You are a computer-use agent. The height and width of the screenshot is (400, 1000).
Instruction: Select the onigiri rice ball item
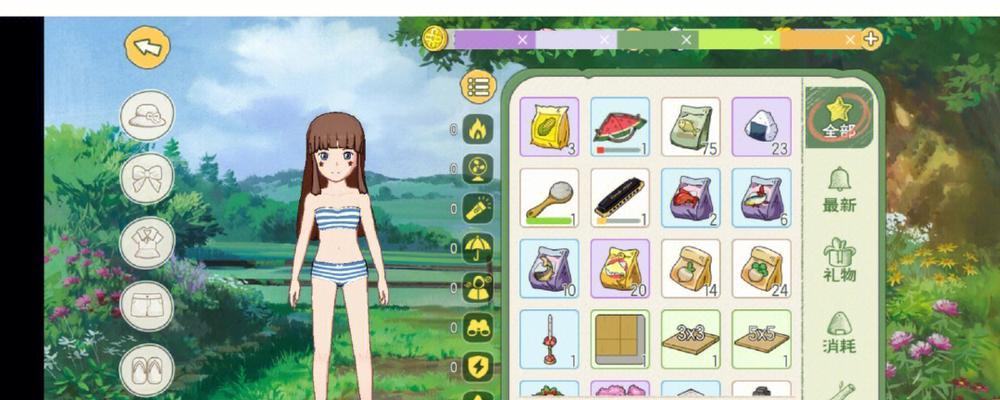click(761, 127)
